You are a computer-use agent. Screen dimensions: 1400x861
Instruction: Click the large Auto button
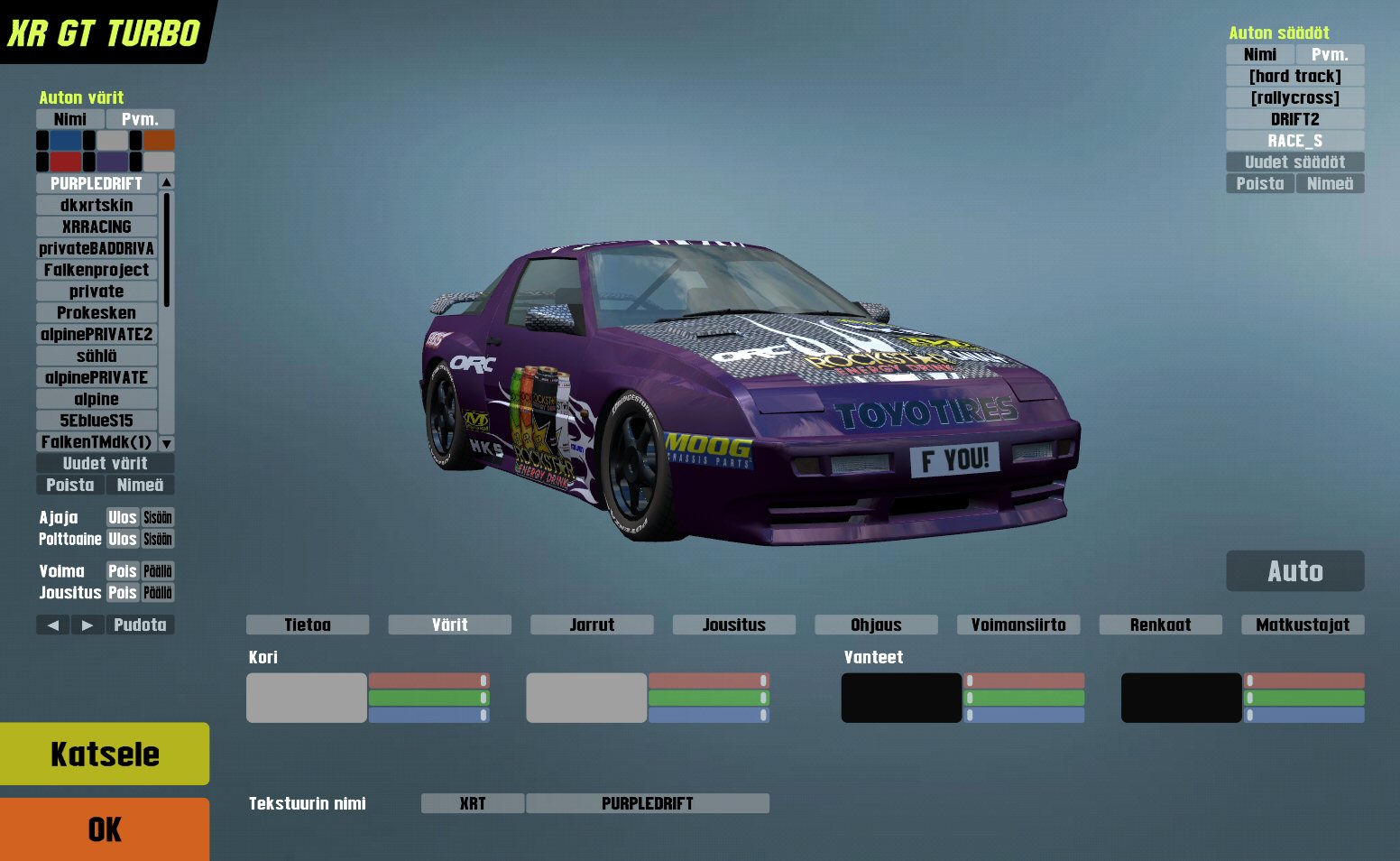(x=1294, y=571)
